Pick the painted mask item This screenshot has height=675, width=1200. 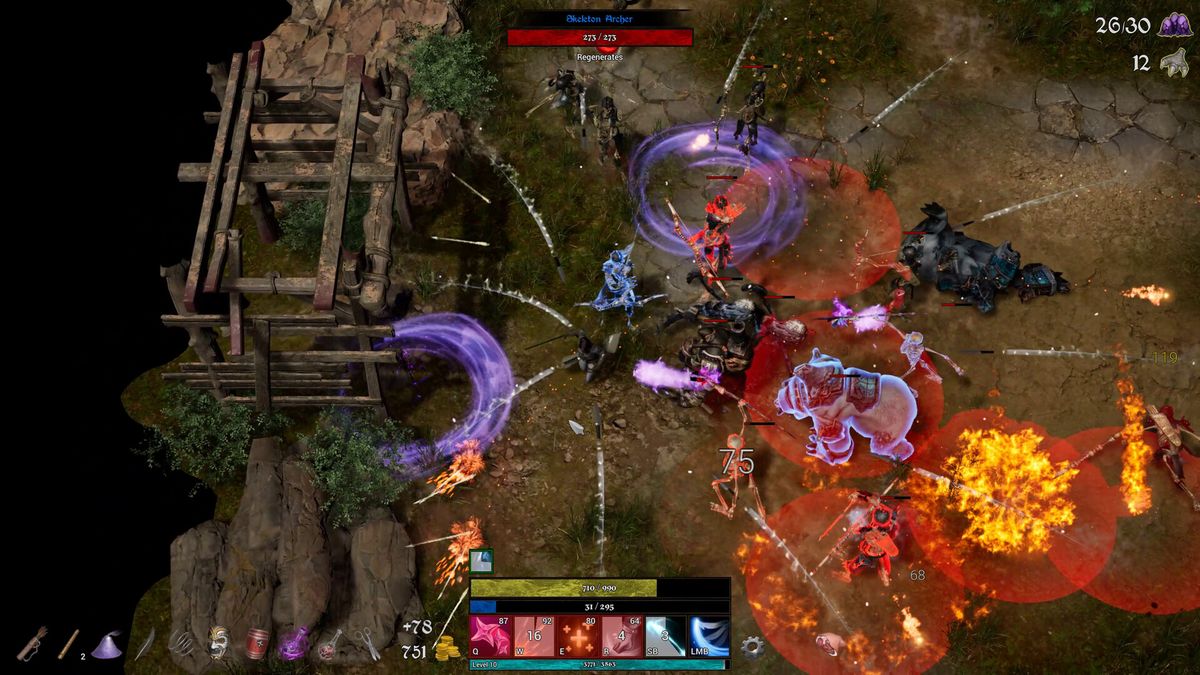click(x=218, y=643)
